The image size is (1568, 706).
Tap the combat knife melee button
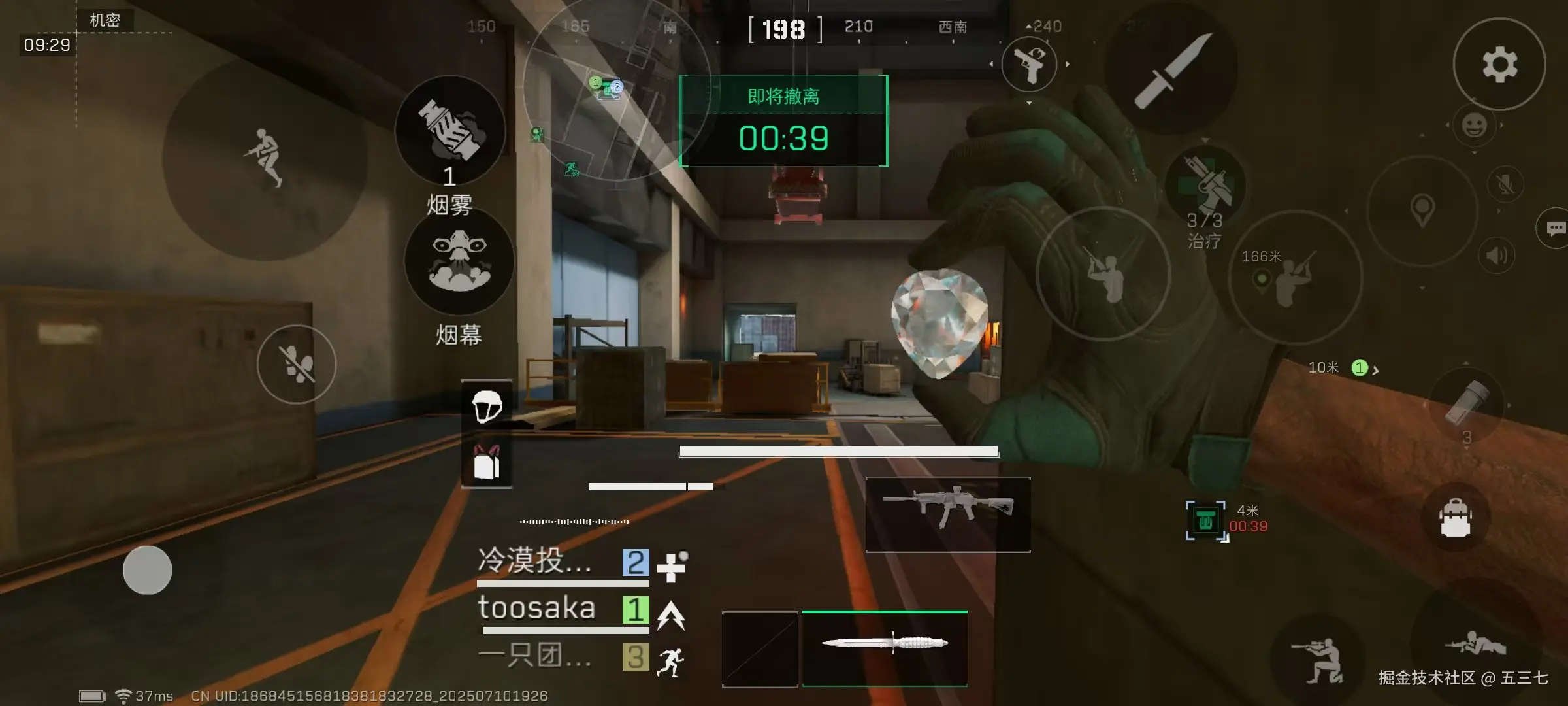(1171, 69)
